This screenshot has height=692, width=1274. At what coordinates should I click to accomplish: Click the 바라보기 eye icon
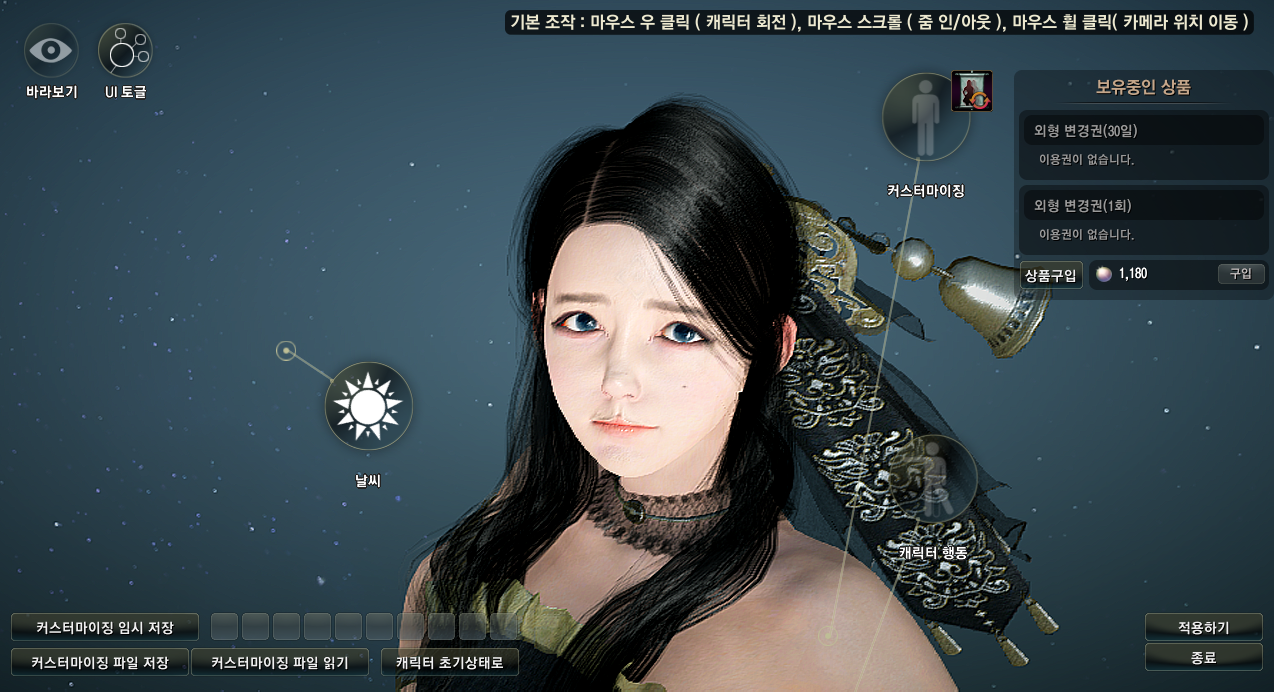point(51,51)
